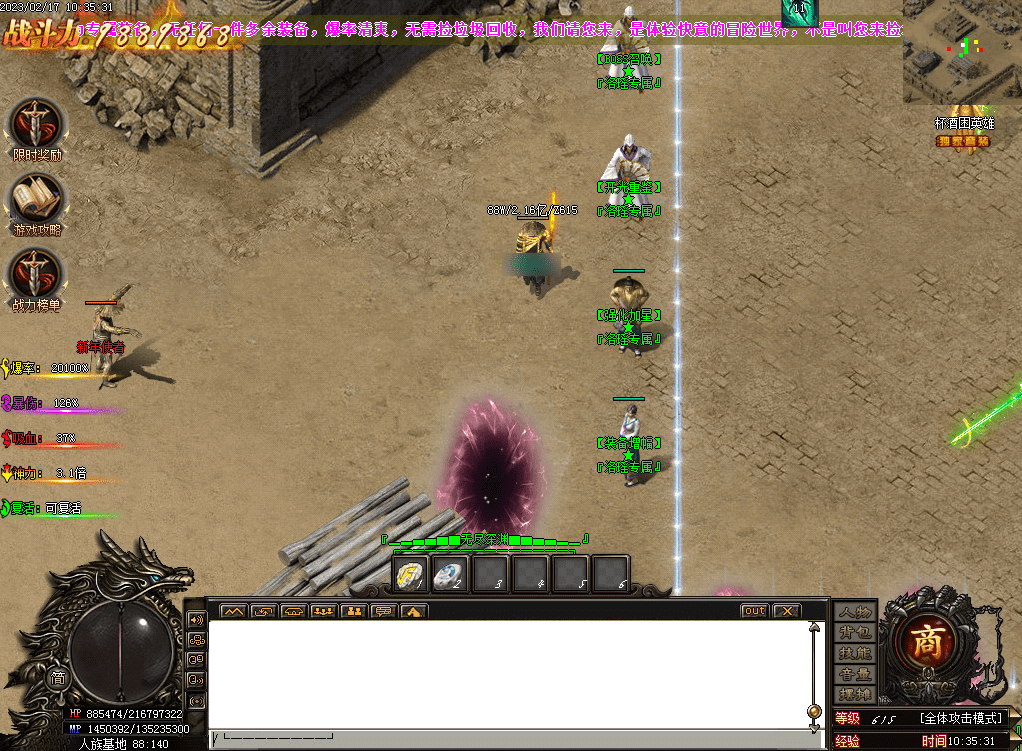Select the speaker chat channel button
Screen dimensions: 1022x751
click(x=197, y=619)
